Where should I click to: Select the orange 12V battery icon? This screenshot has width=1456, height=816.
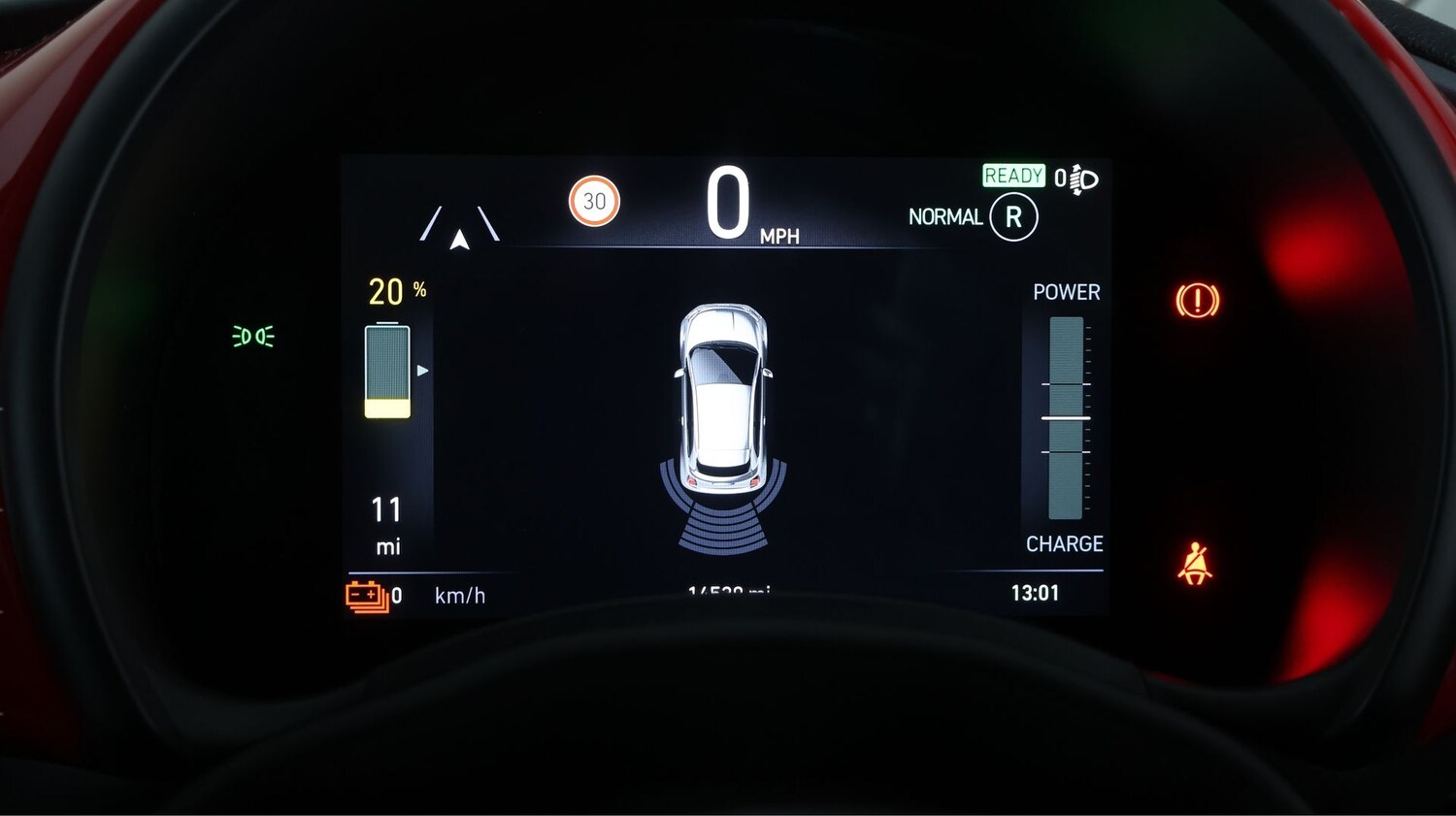point(367,596)
